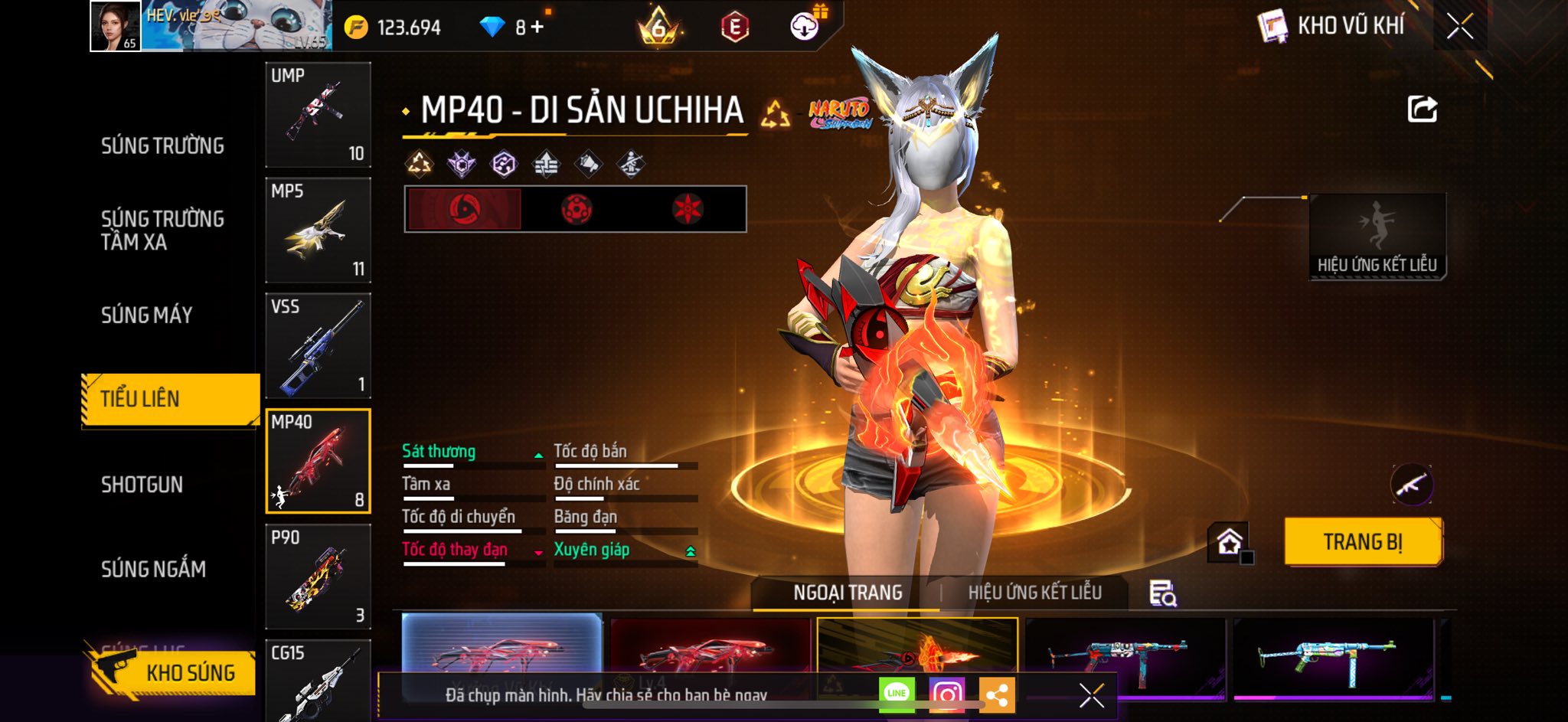Switch to SÚNG MÁY category
This screenshot has height=722, width=1568.
pos(146,315)
